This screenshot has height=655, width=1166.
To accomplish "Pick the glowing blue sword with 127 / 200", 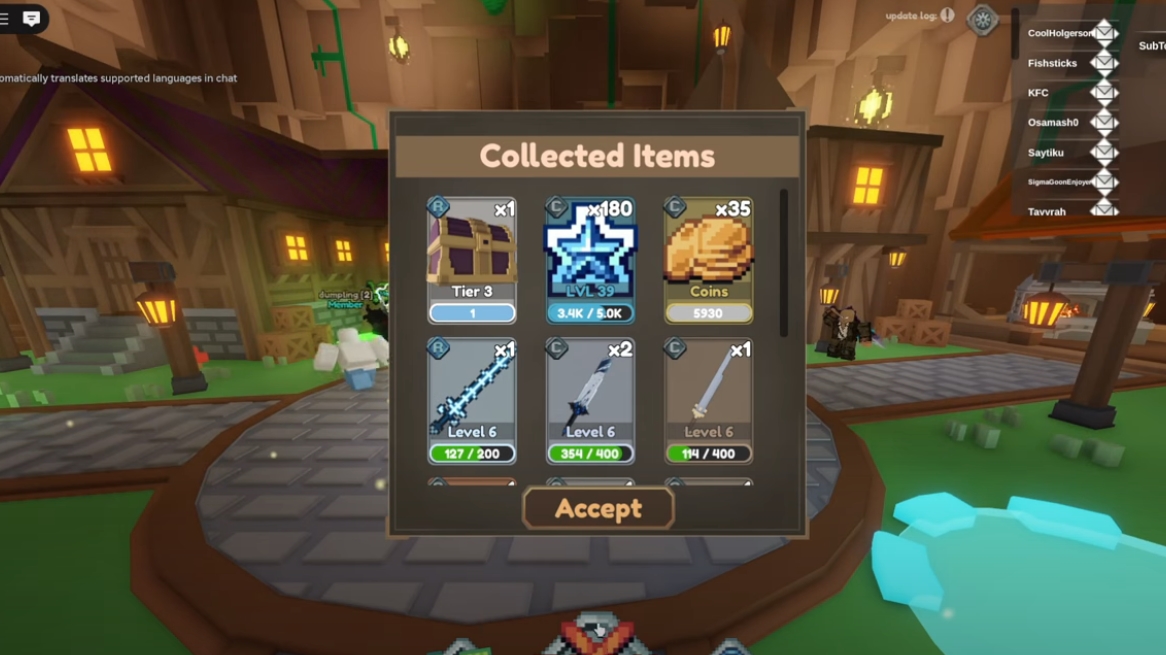I will click(x=472, y=402).
